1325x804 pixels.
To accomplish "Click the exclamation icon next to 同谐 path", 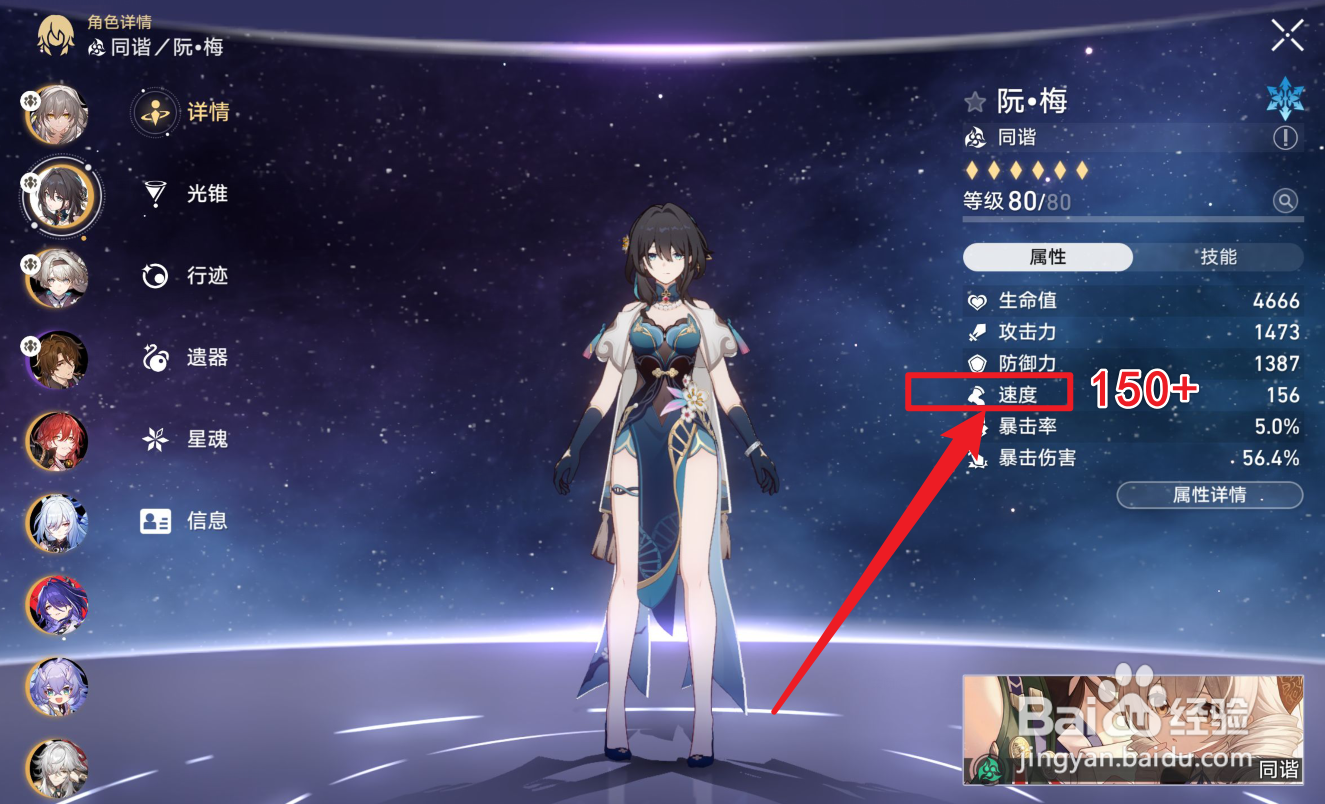I will [x=1287, y=138].
